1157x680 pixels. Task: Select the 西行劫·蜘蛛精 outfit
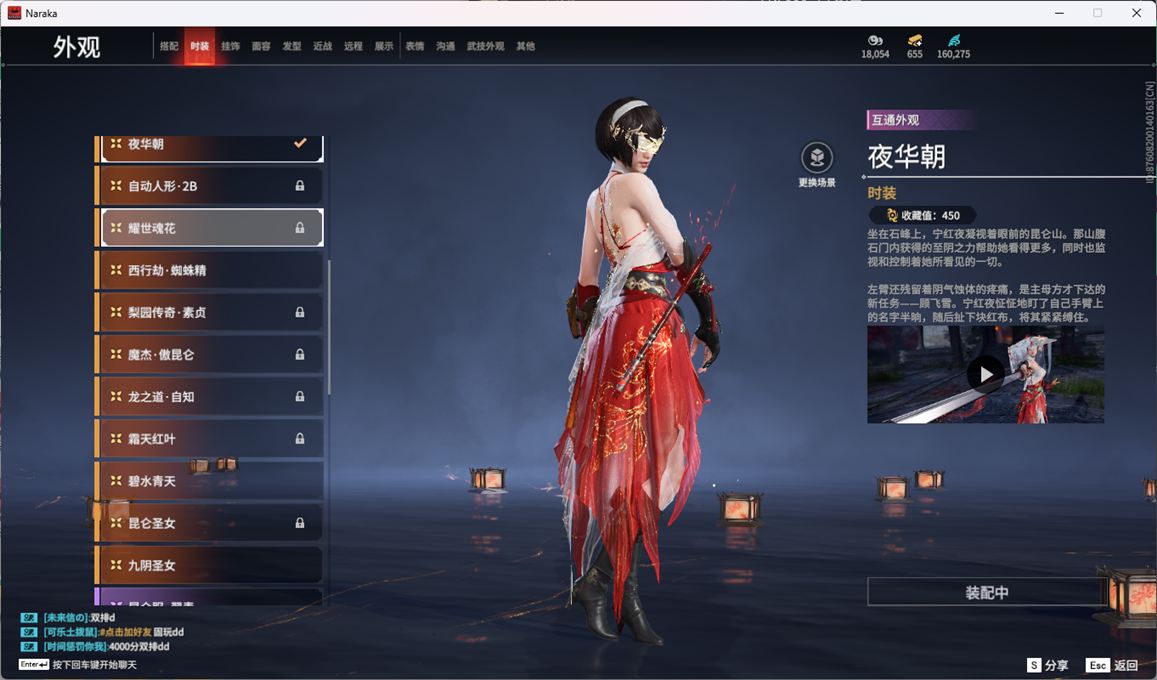coord(210,270)
